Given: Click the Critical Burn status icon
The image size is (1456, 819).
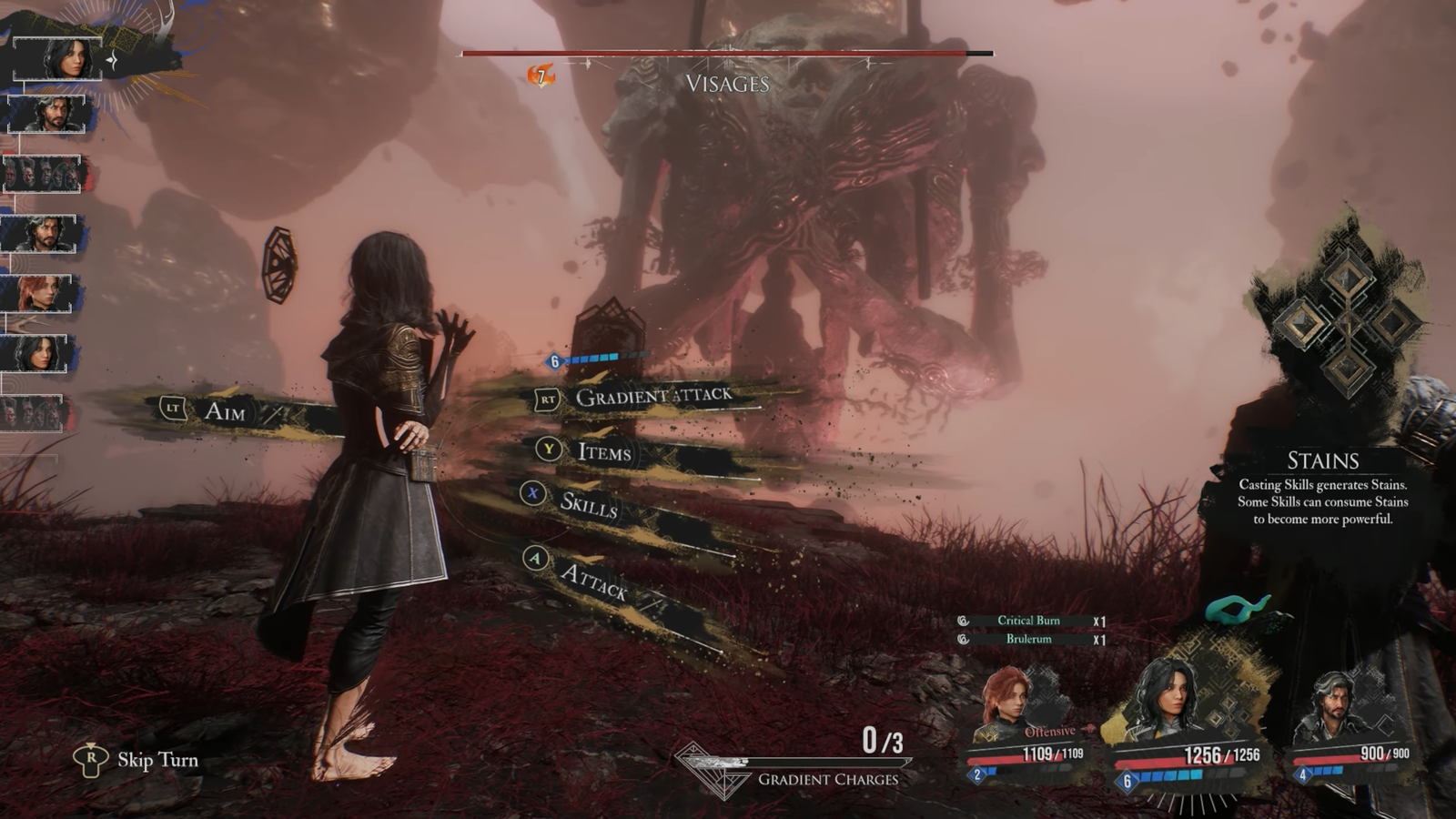Looking at the screenshot, I should (962, 621).
